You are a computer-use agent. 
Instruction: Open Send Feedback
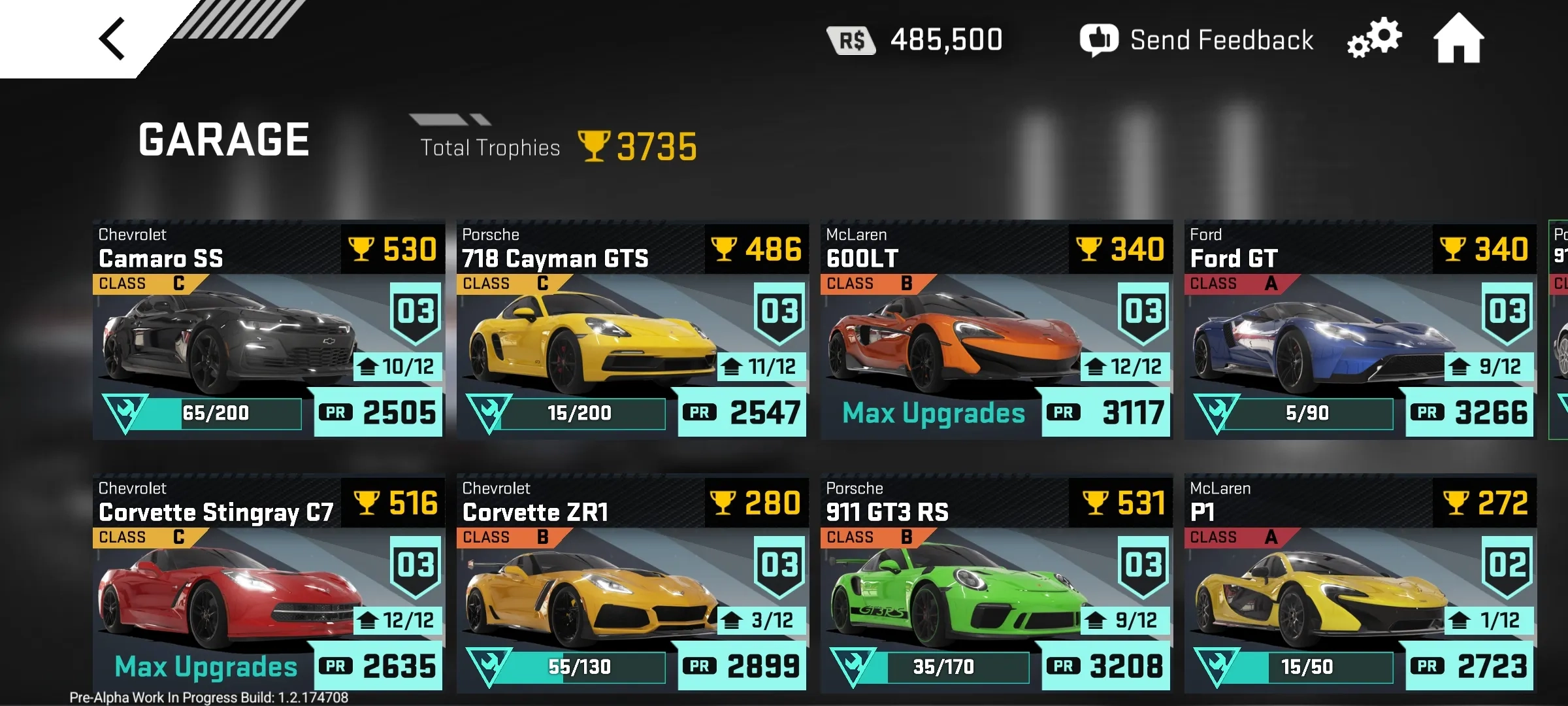1196,41
